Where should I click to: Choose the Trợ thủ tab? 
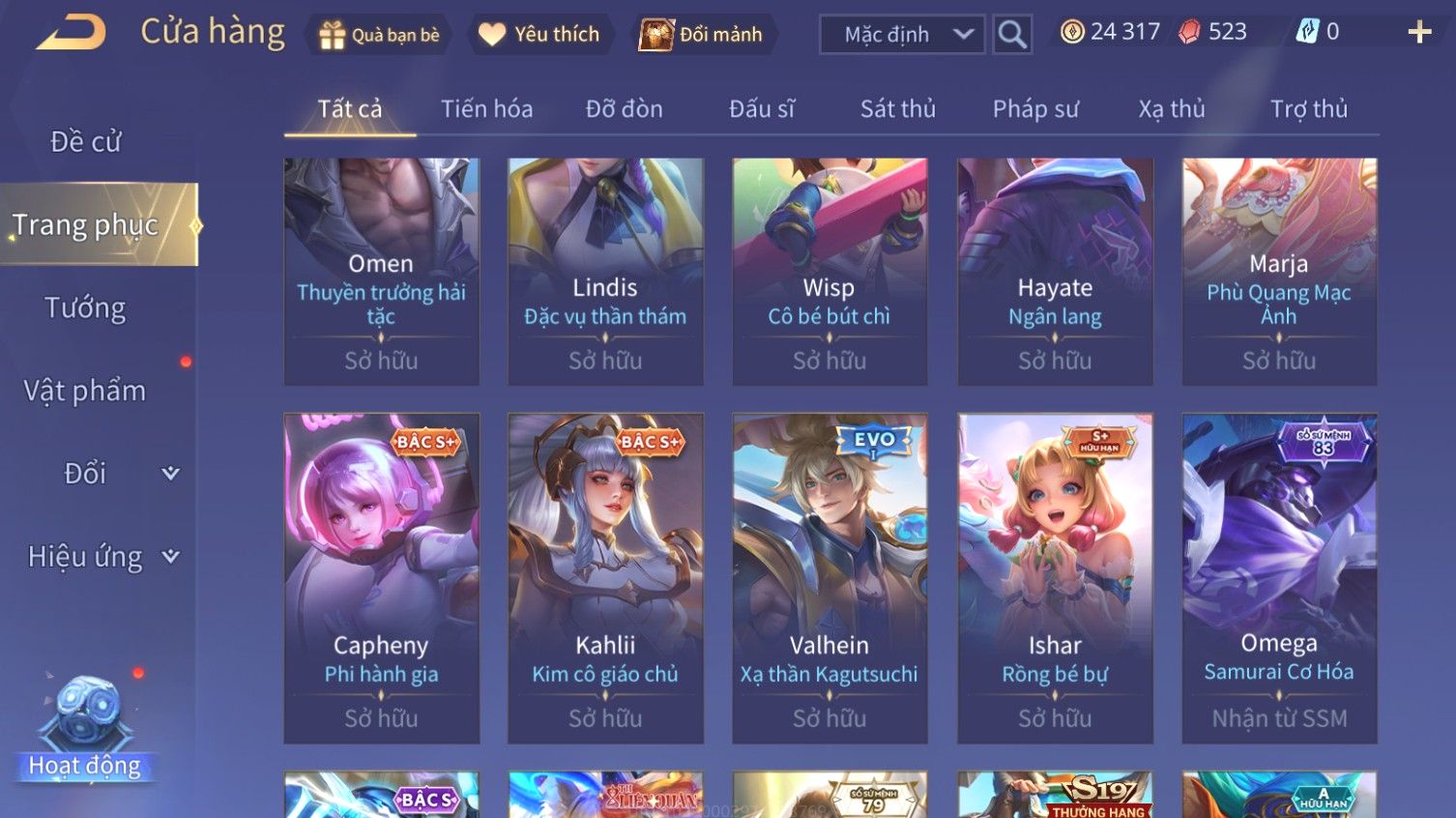[x=1308, y=109]
